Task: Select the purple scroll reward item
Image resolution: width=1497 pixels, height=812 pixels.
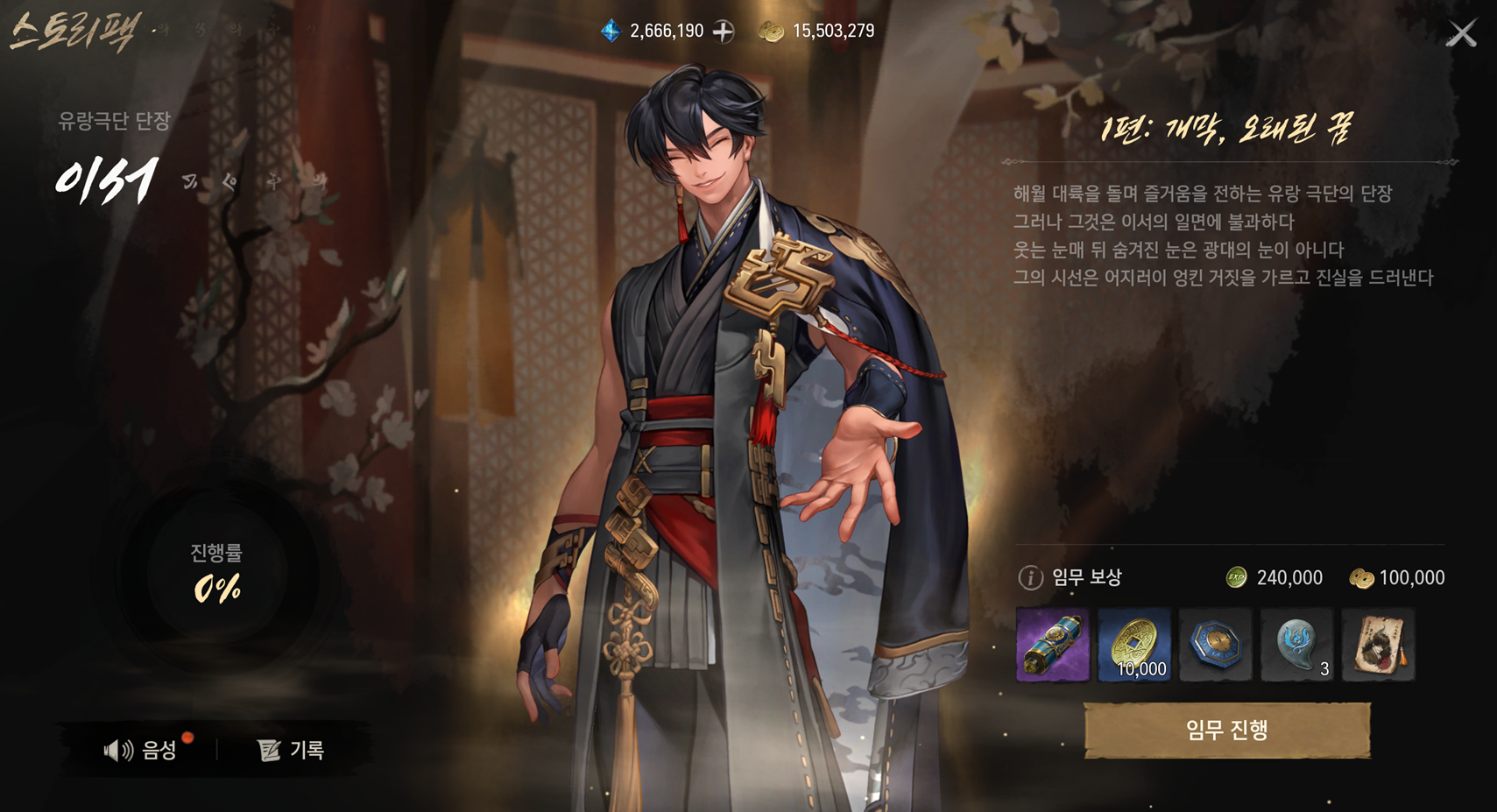Action: [1052, 646]
